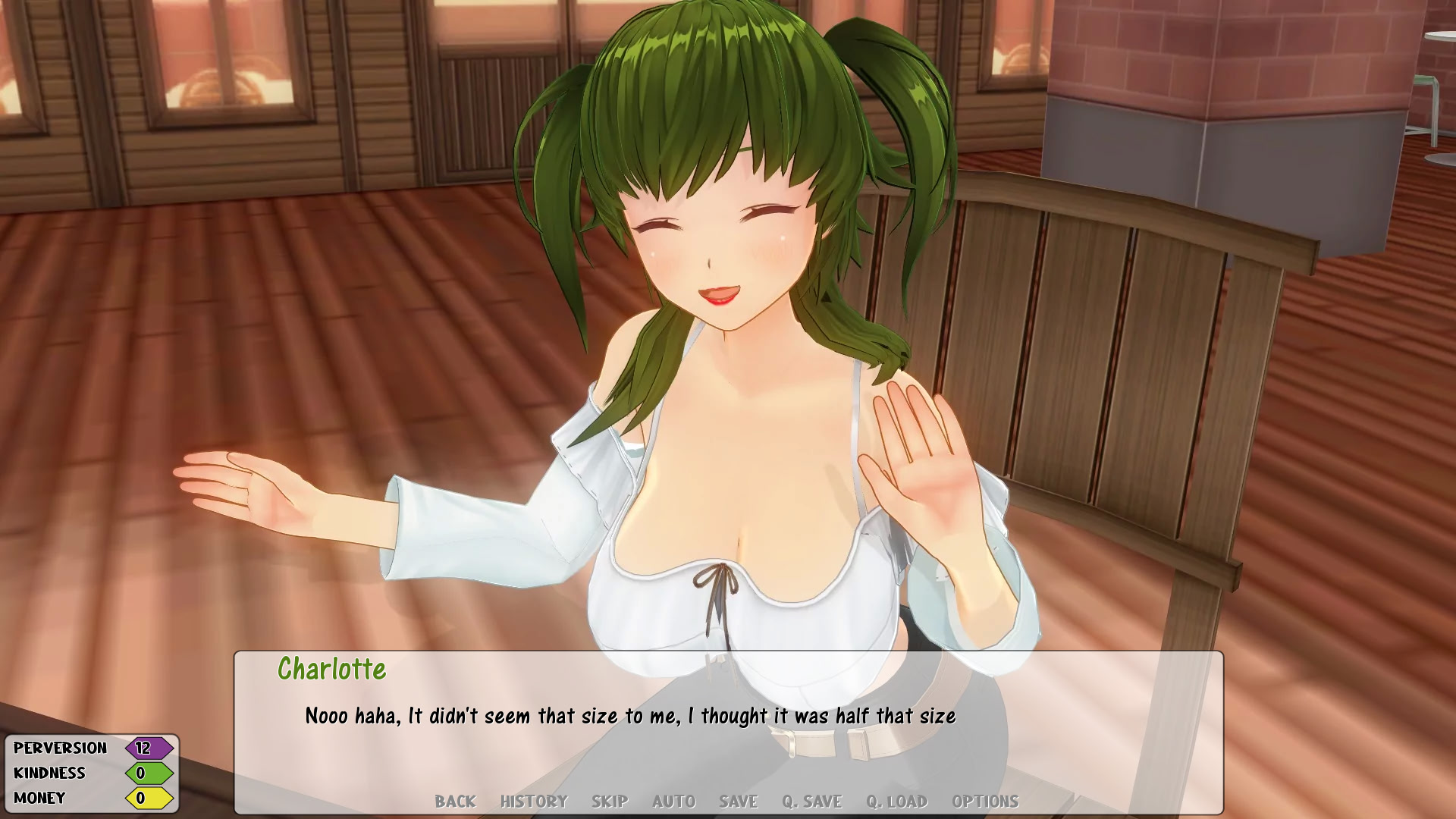Quick load with Q. Load

[x=897, y=802]
